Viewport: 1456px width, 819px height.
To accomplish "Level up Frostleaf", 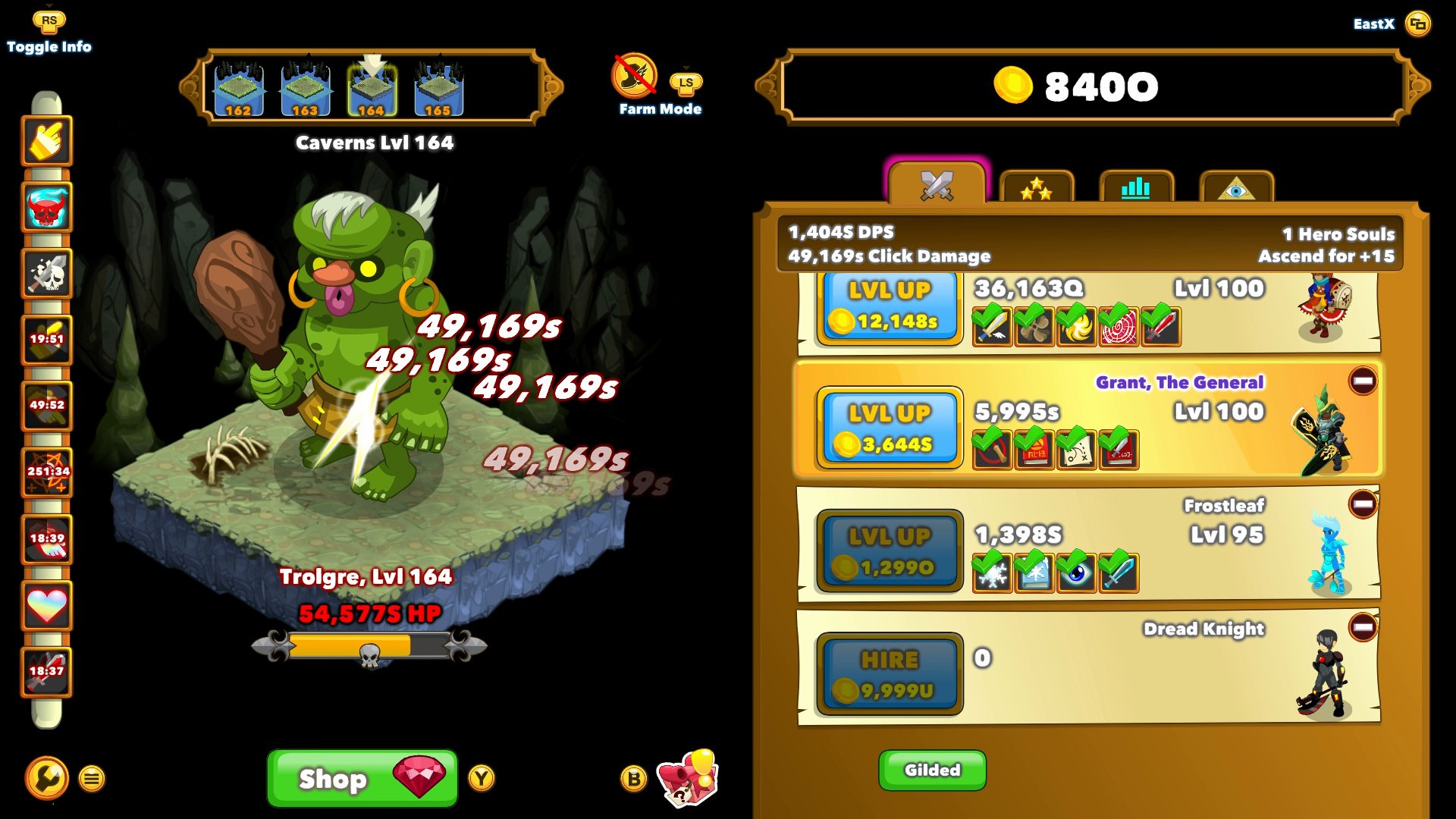I will click(889, 551).
